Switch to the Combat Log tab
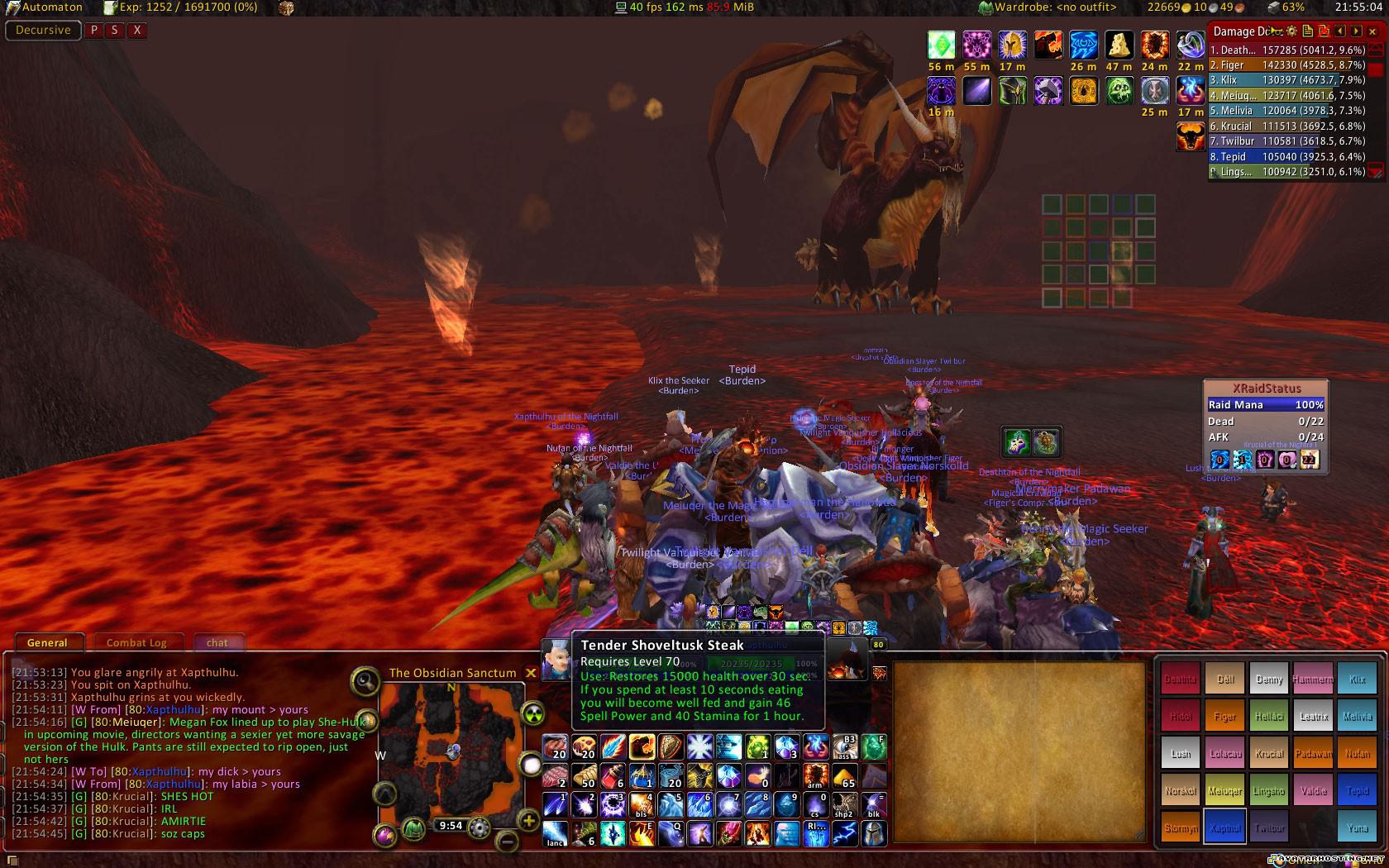Viewport: 1389px width, 868px height. coord(137,642)
